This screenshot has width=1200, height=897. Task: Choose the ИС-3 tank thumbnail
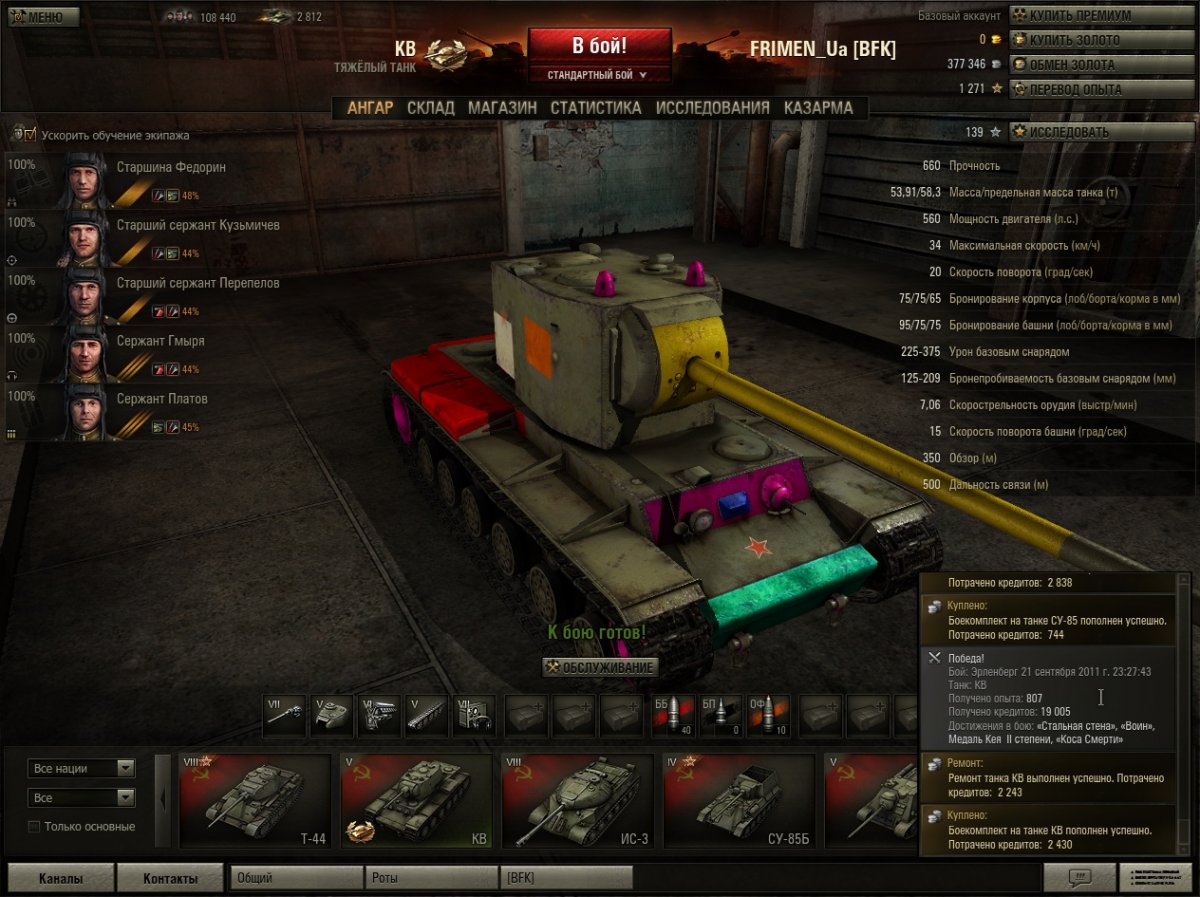click(x=576, y=801)
